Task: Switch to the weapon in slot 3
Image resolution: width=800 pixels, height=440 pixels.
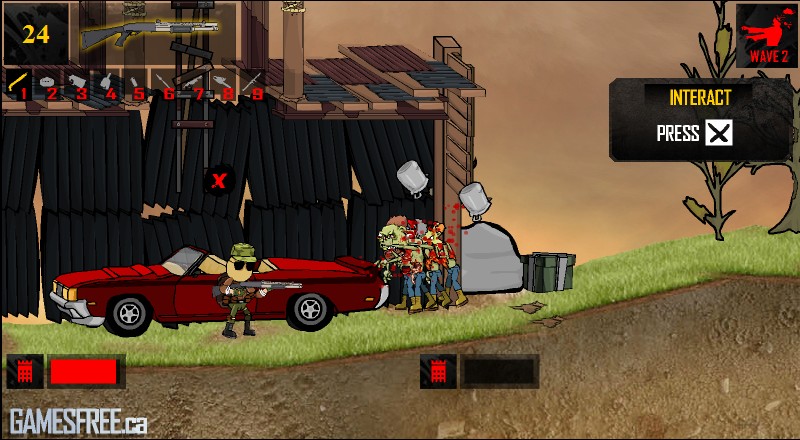Action: point(78,83)
